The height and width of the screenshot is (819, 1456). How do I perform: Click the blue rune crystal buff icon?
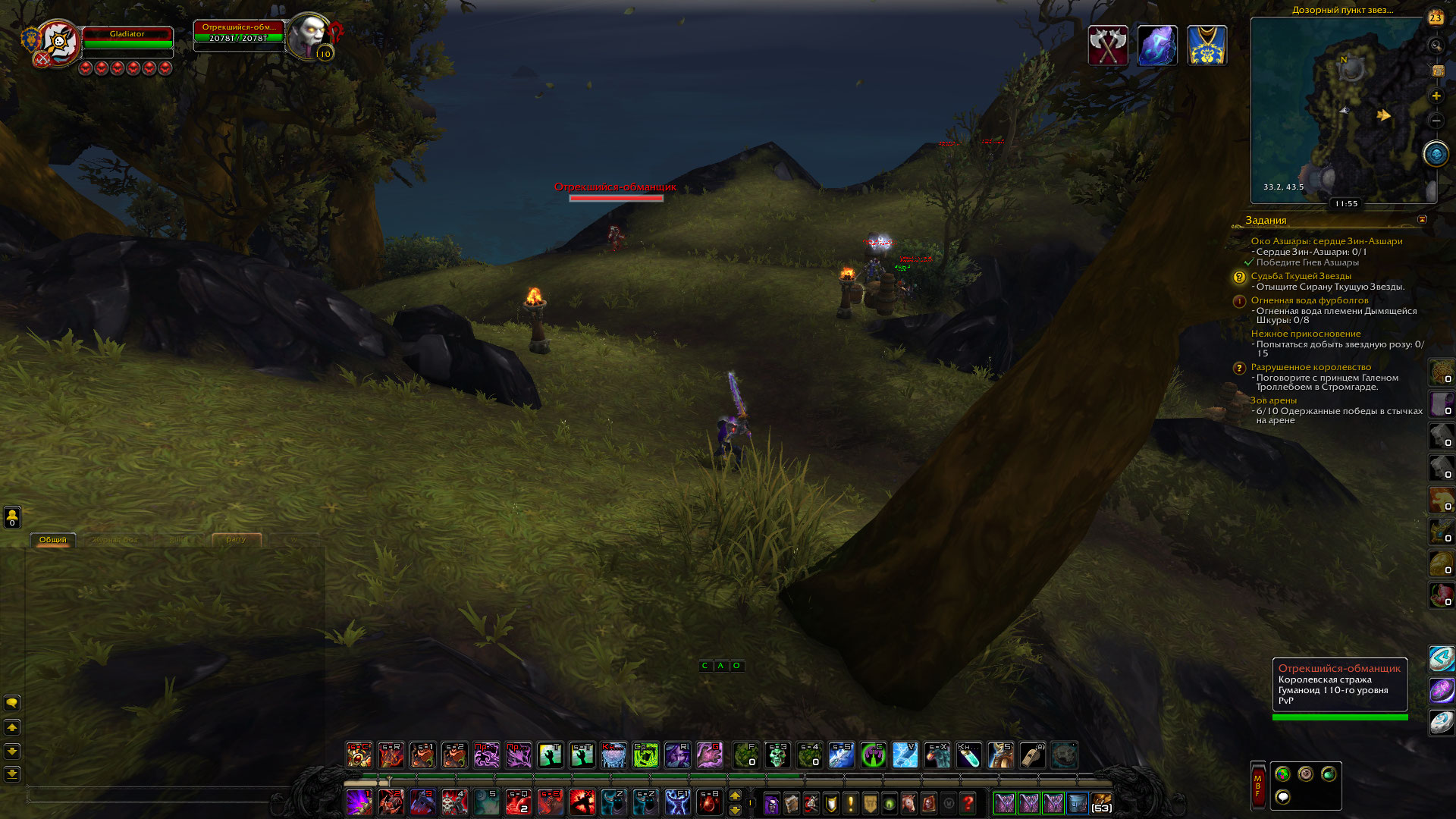1157,45
